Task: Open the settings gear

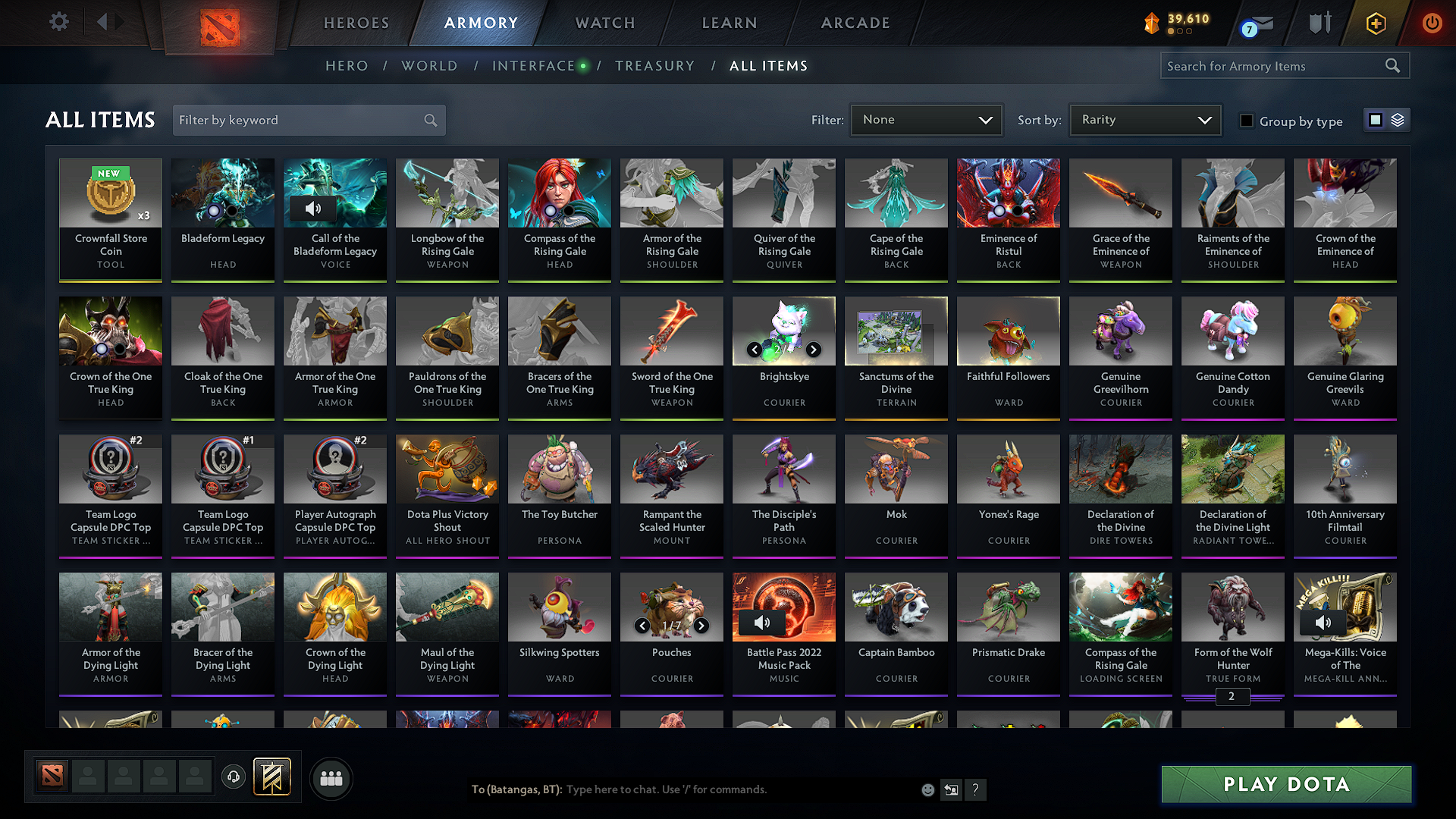Action: tap(58, 22)
